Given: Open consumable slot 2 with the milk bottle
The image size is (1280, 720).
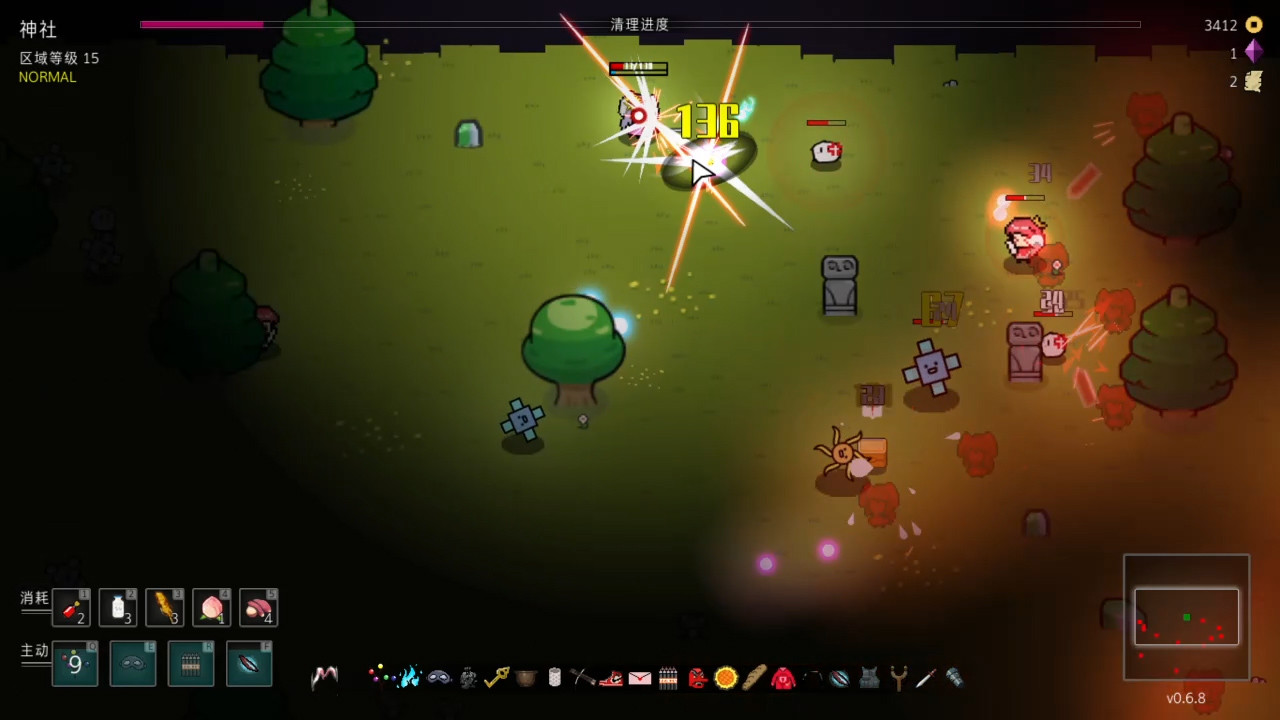Looking at the screenshot, I should click(118, 607).
